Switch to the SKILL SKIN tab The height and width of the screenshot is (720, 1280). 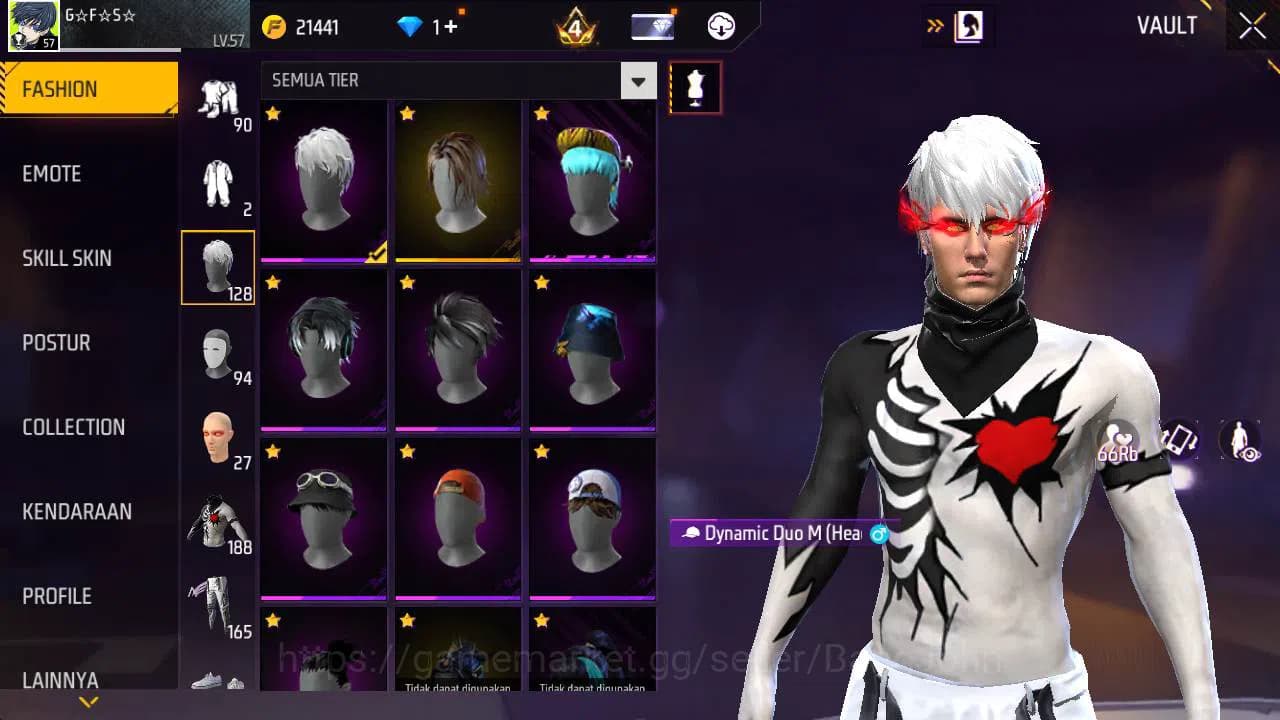[67, 257]
